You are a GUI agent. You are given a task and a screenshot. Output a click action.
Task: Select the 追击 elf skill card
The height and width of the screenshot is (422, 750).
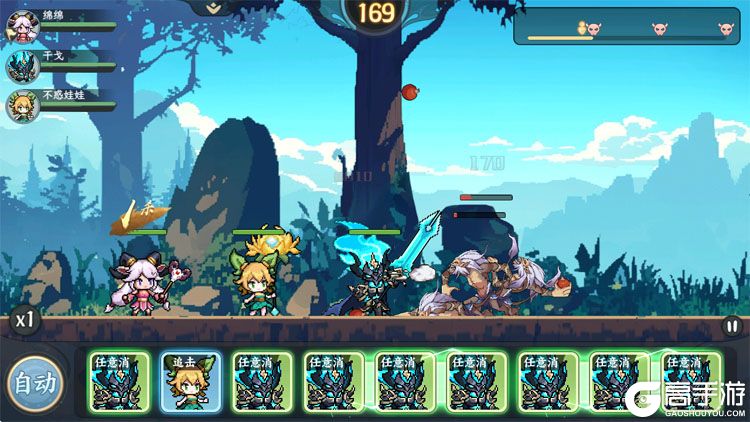[191, 382]
